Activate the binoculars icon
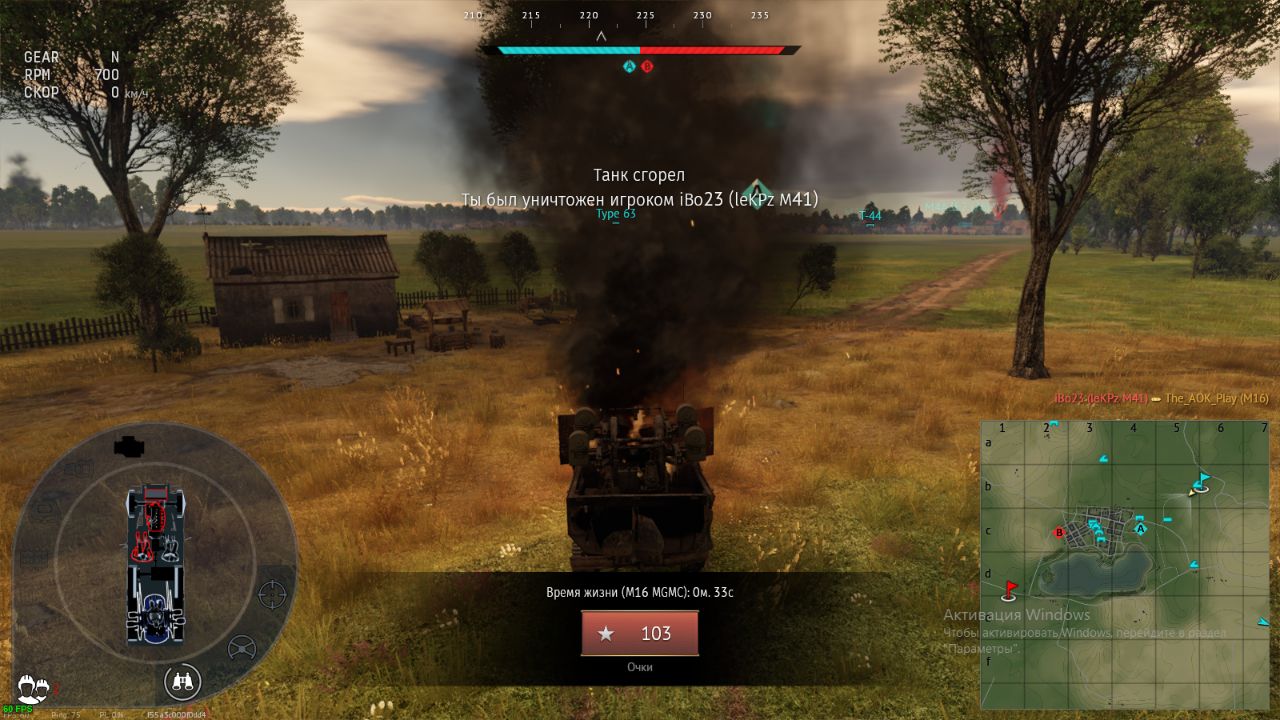Viewport: 1280px width, 720px height. [x=182, y=682]
